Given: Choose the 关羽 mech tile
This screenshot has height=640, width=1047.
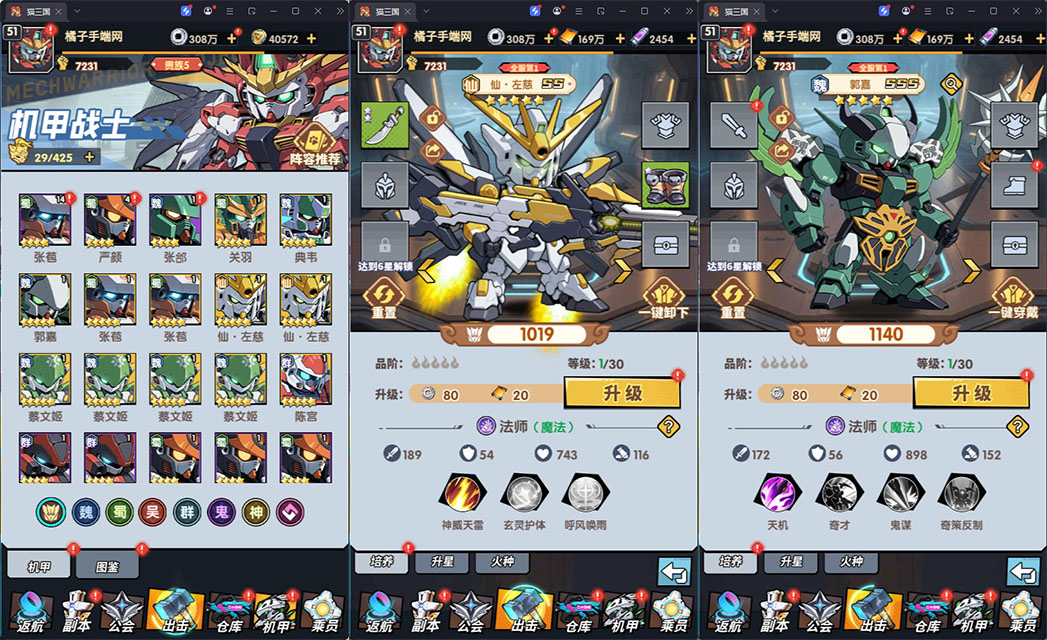Looking at the screenshot, I should coord(239,220).
